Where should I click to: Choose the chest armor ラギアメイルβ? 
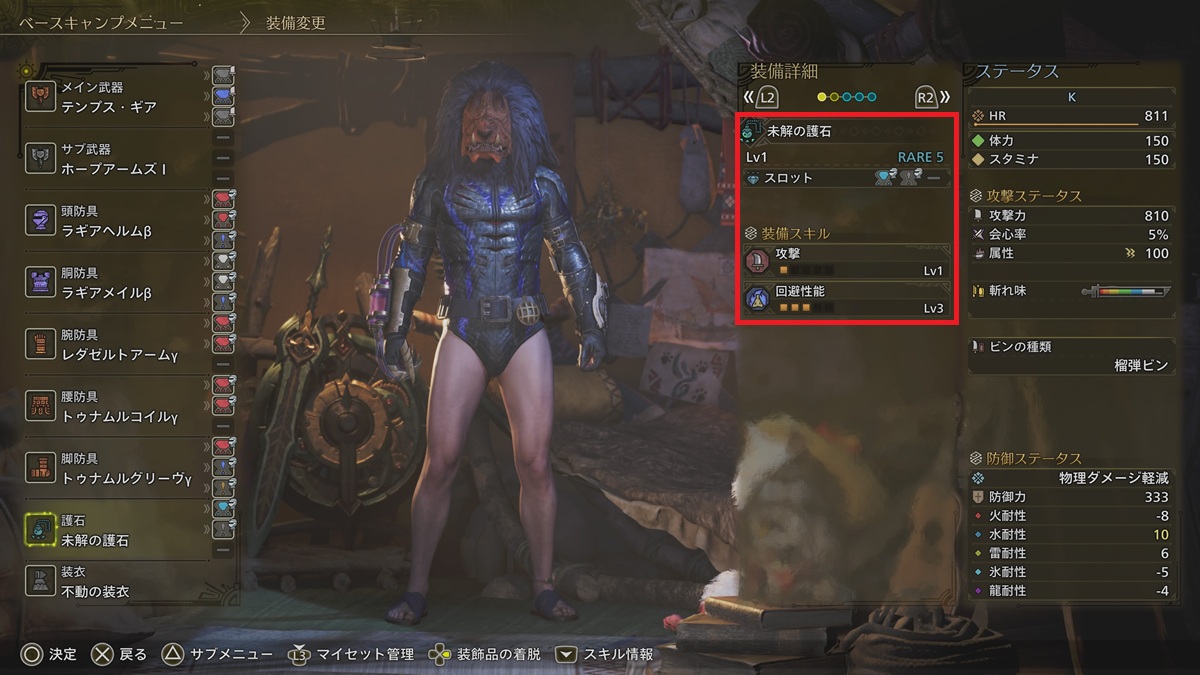(118, 284)
